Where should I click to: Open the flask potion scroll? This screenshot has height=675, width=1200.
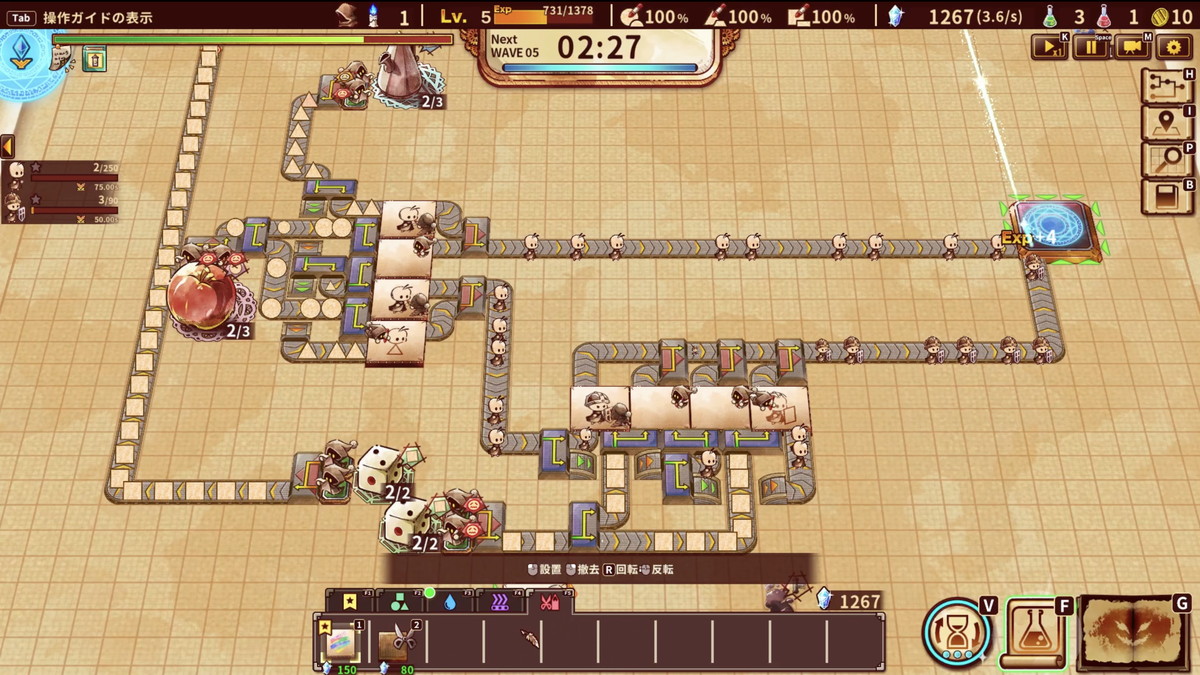click(x=1036, y=632)
